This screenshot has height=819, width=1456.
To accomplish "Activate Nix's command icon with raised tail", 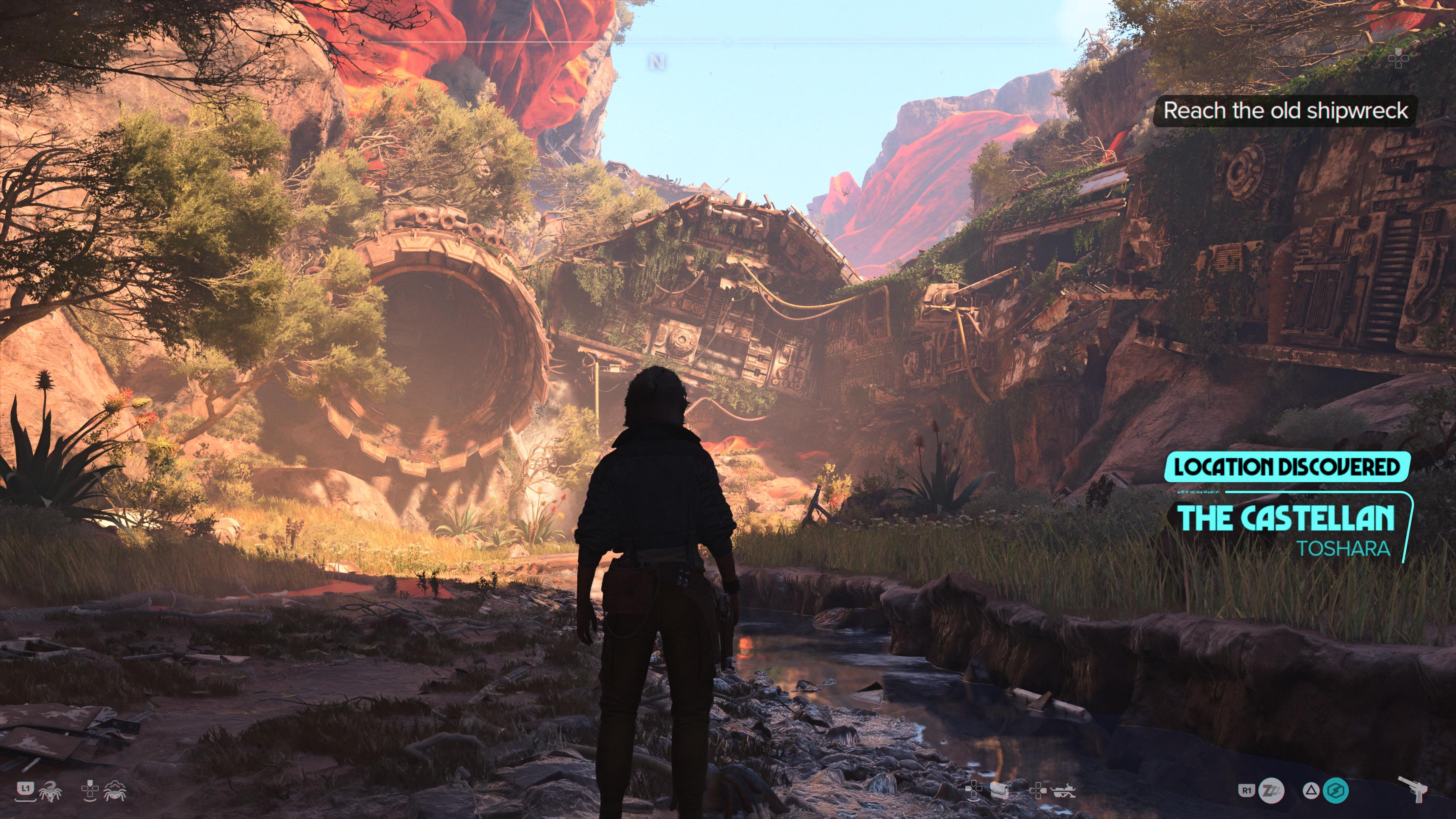I will tap(50, 791).
